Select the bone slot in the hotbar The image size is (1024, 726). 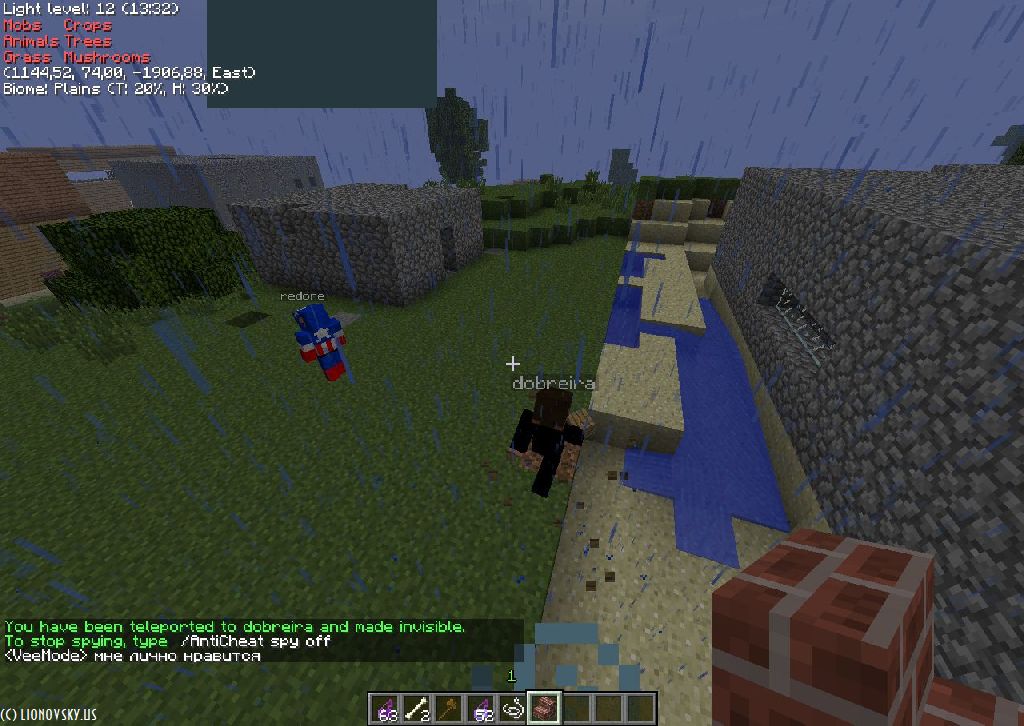[x=416, y=709]
